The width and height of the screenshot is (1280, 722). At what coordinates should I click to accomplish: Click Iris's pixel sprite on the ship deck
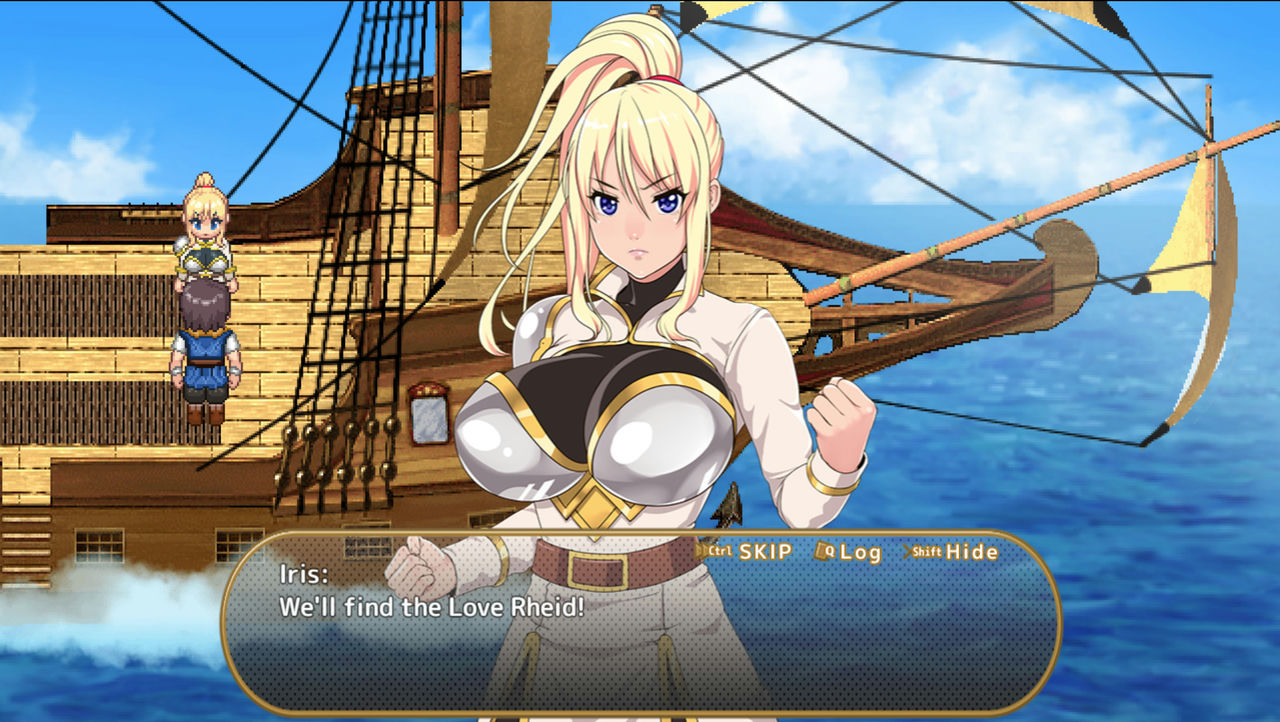[203, 240]
